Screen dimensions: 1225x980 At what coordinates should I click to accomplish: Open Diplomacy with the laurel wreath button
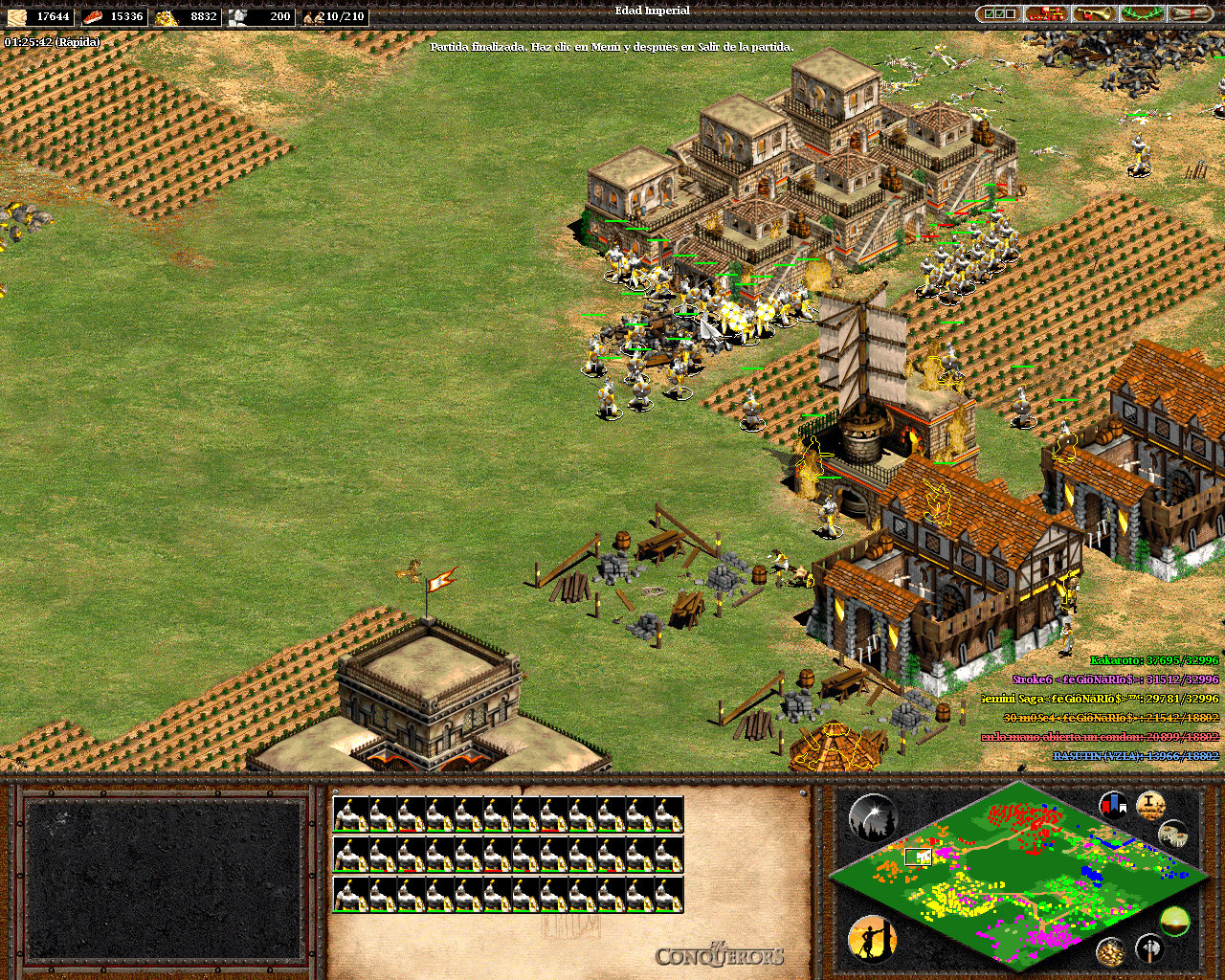1142,14
